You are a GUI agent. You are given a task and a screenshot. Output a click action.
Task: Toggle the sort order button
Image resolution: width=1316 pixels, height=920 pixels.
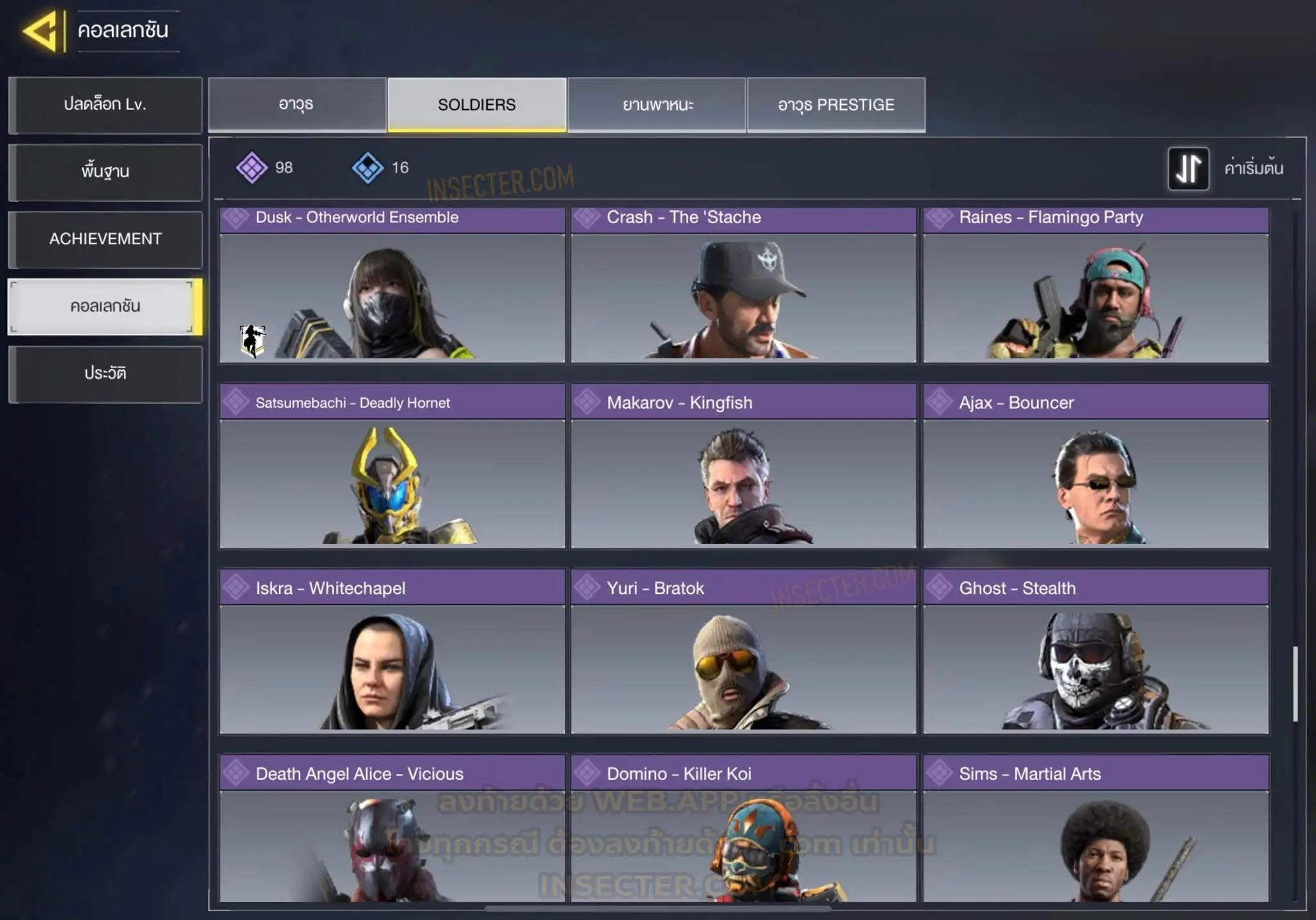click(x=1188, y=168)
